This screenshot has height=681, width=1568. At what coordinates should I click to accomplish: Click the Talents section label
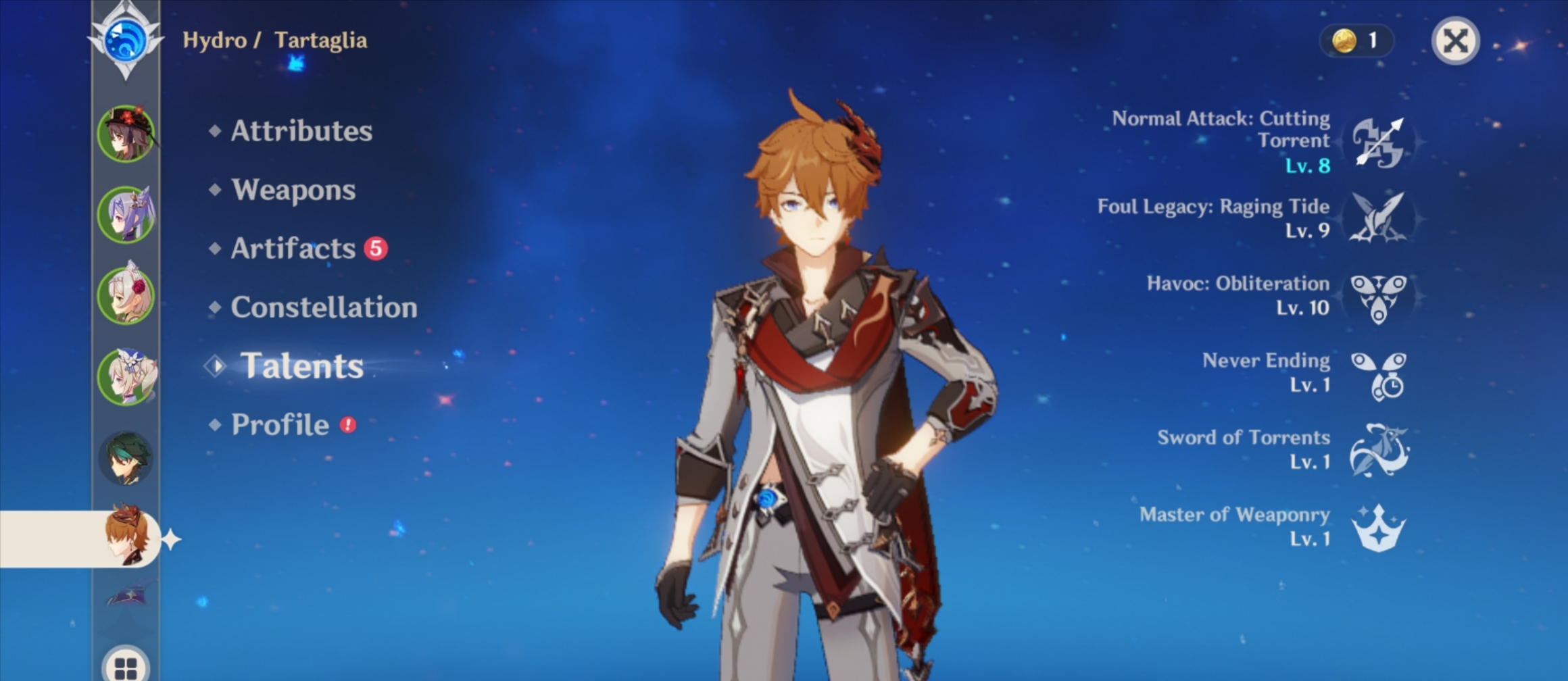[x=302, y=365]
